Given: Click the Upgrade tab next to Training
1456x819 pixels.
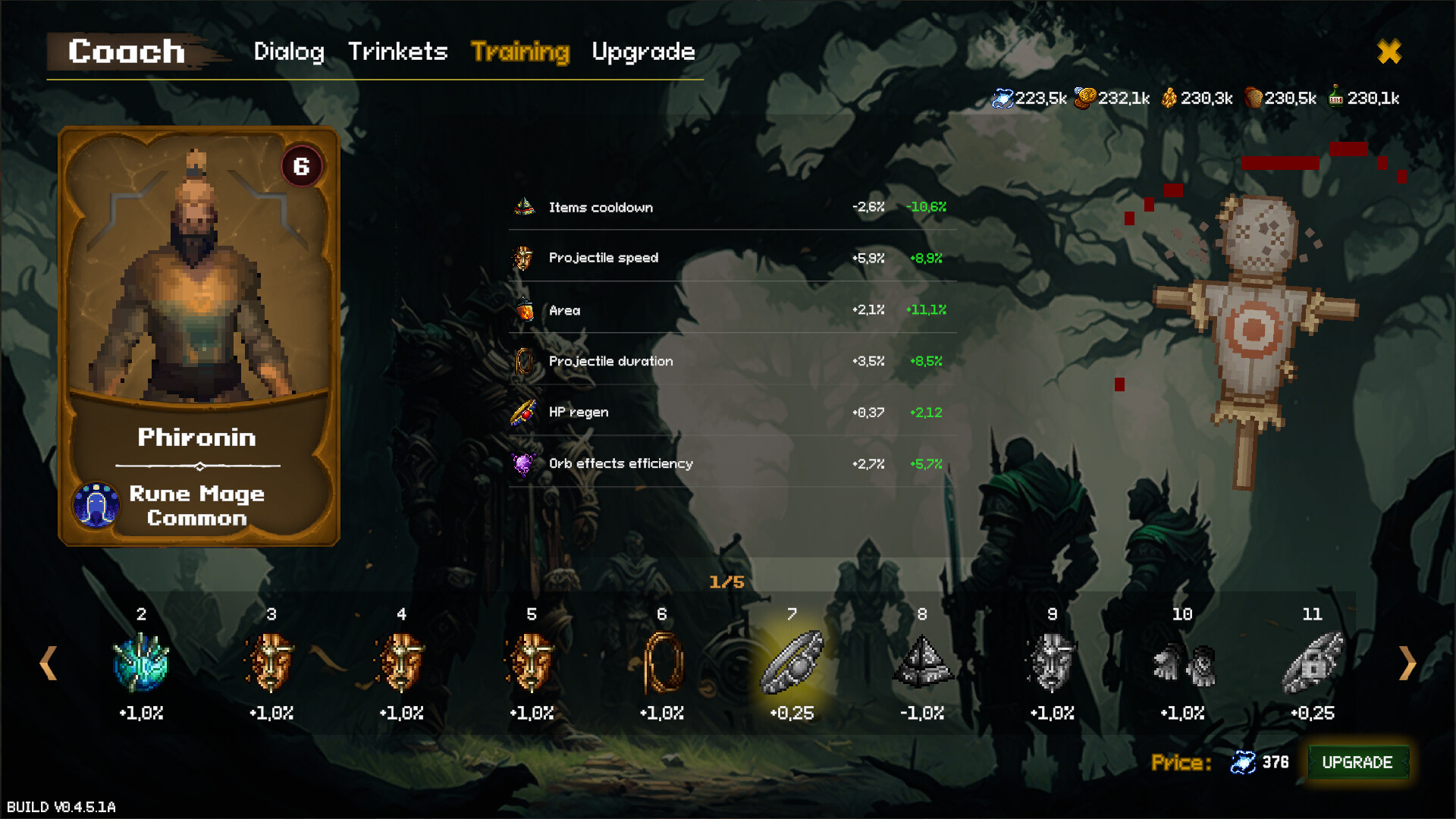Looking at the screenshot, I should click(643, 52).
